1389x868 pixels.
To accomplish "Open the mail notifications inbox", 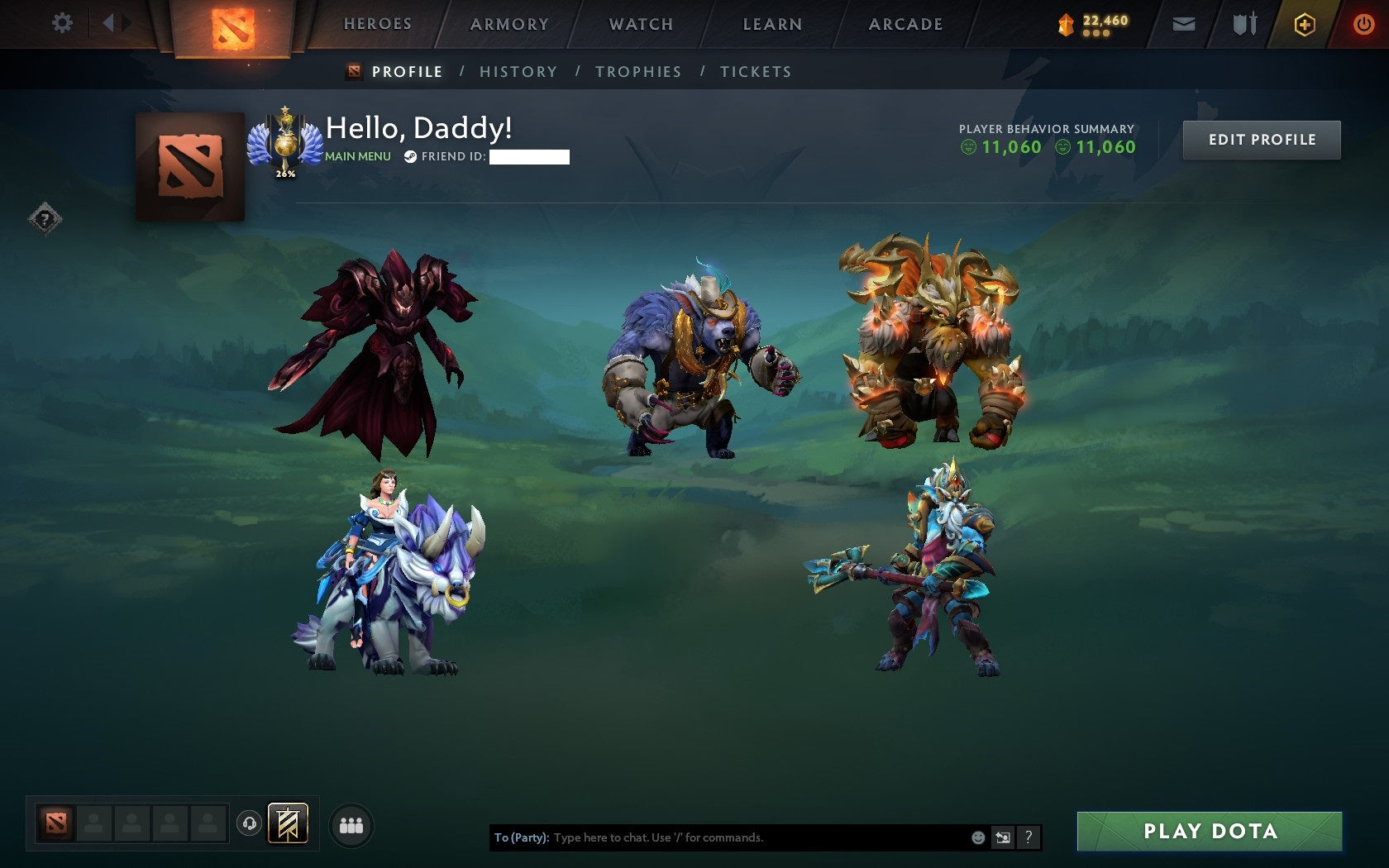I will tap(1184, 24).
